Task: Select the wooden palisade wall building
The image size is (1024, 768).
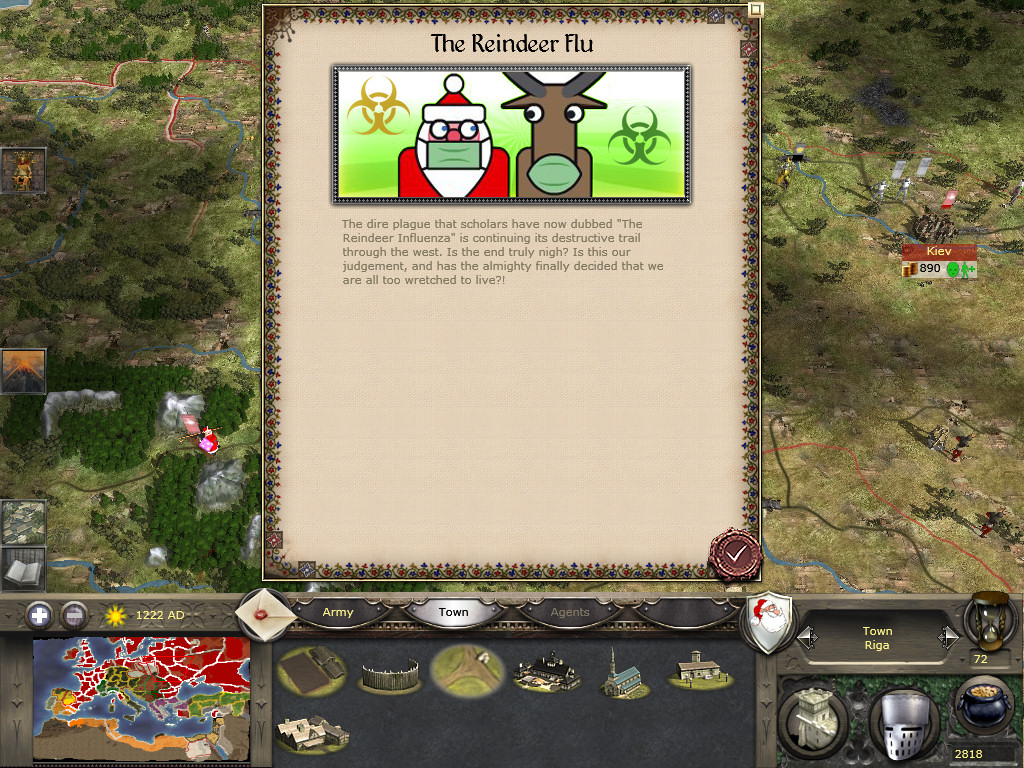Action: [390, 673]
